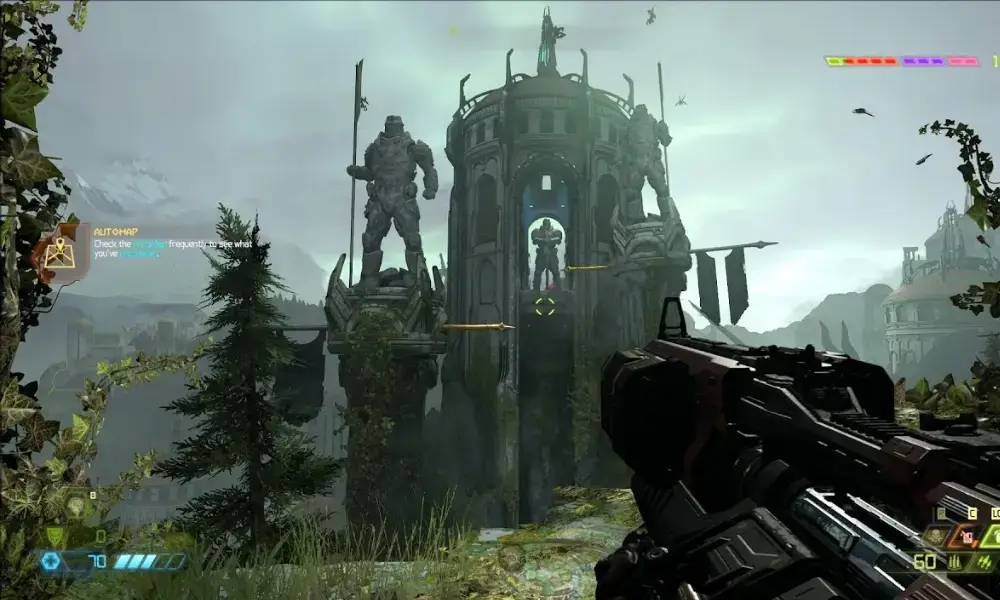
Task: Activate the dim flame belch icon
Action: 936,537
